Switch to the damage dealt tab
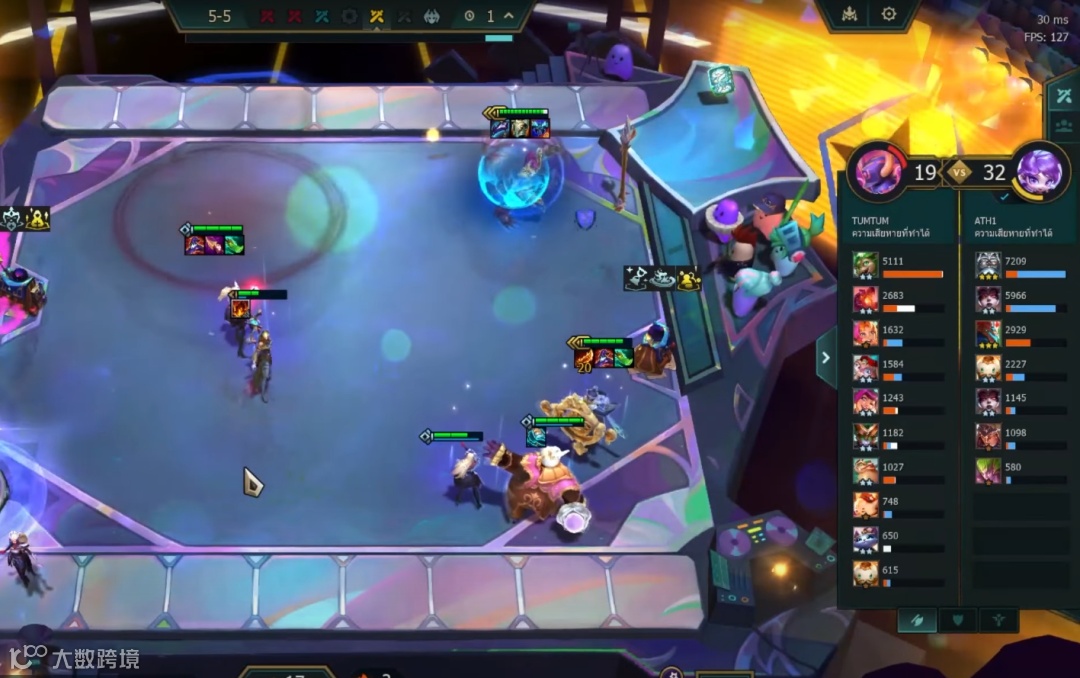Image resolution: width=1080 pixels, height=678 pixels. pyautogui.click(x=917, y=620)
